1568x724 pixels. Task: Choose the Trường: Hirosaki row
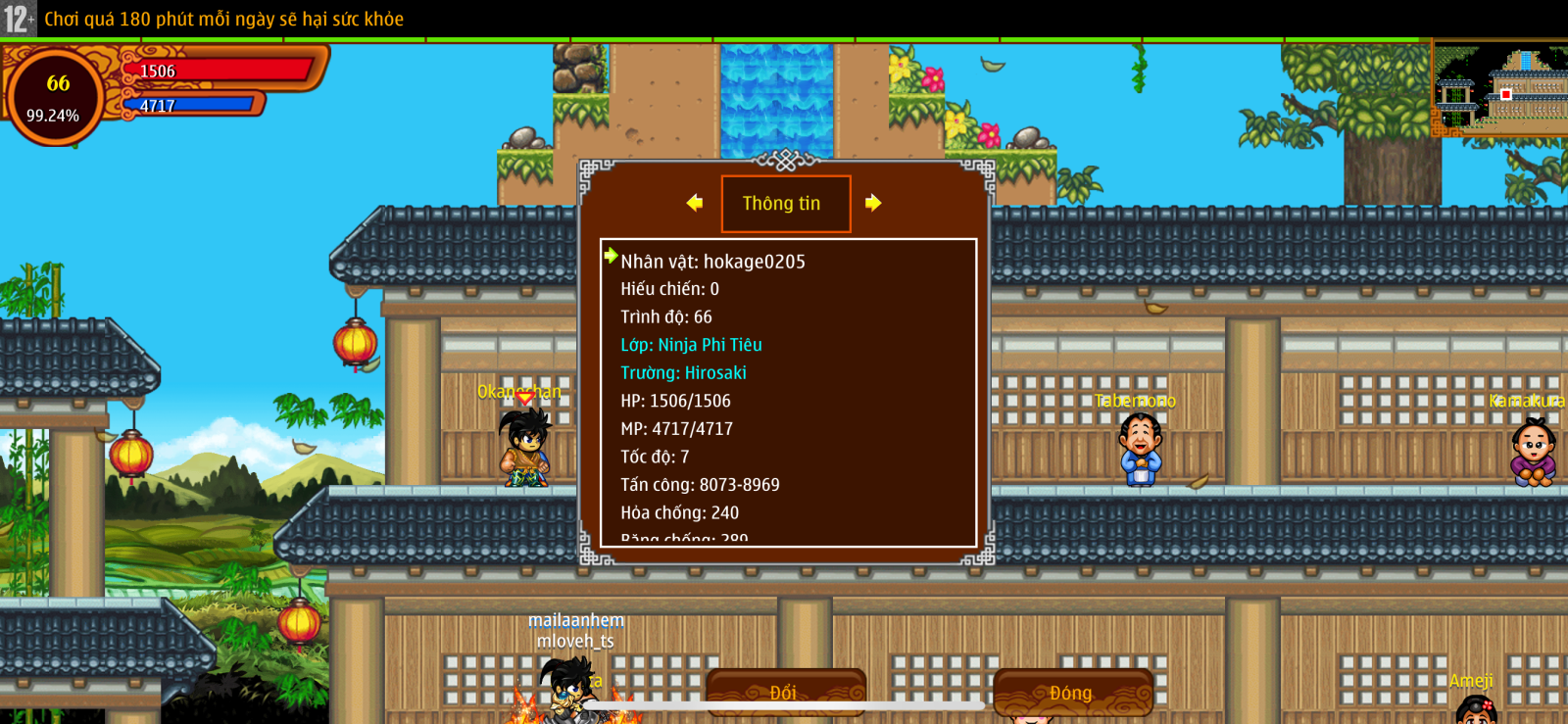683,373
